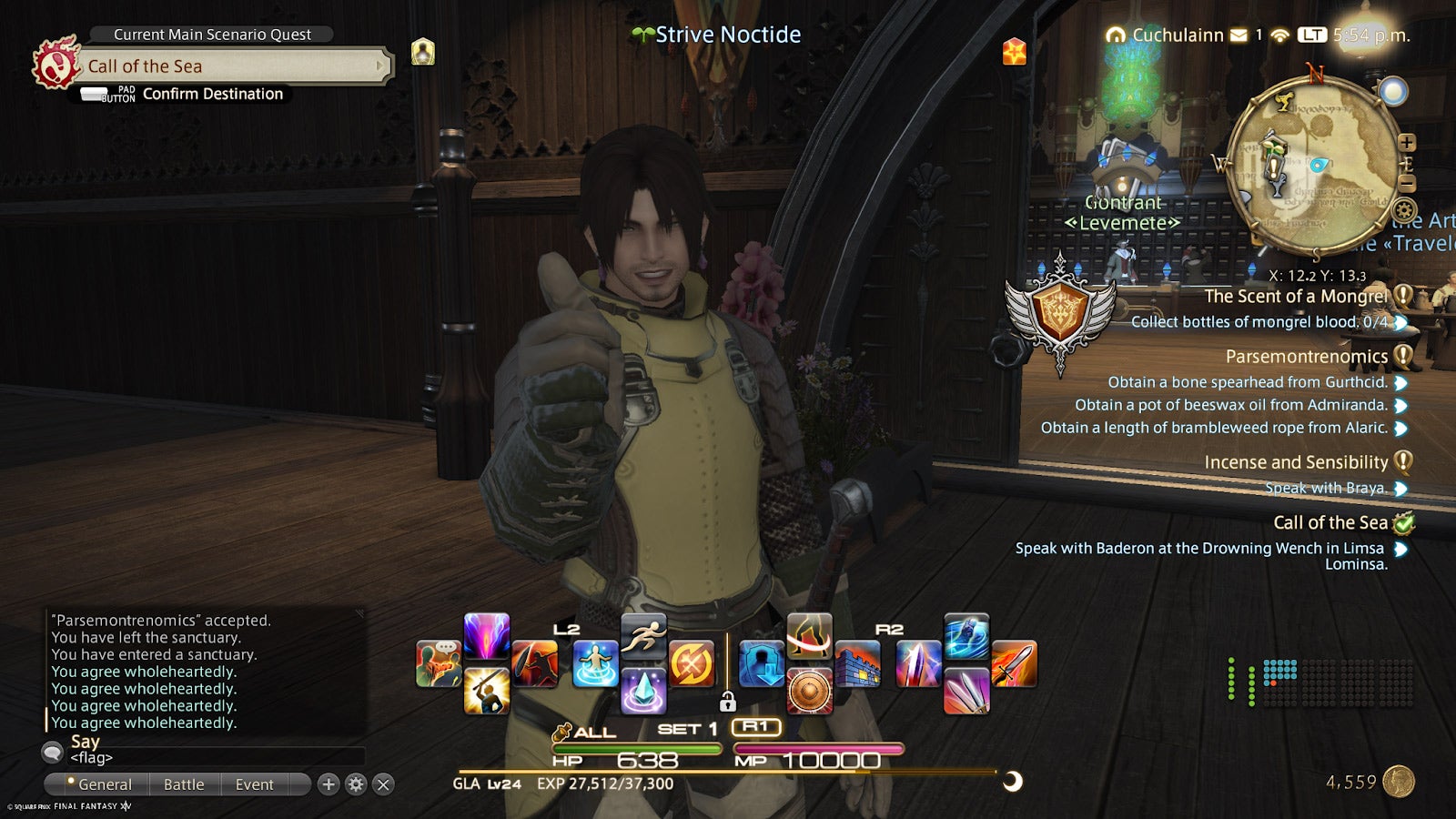
Task: Click the mail envelope icon showing 1 message
Action: (x=1239, y=35)
